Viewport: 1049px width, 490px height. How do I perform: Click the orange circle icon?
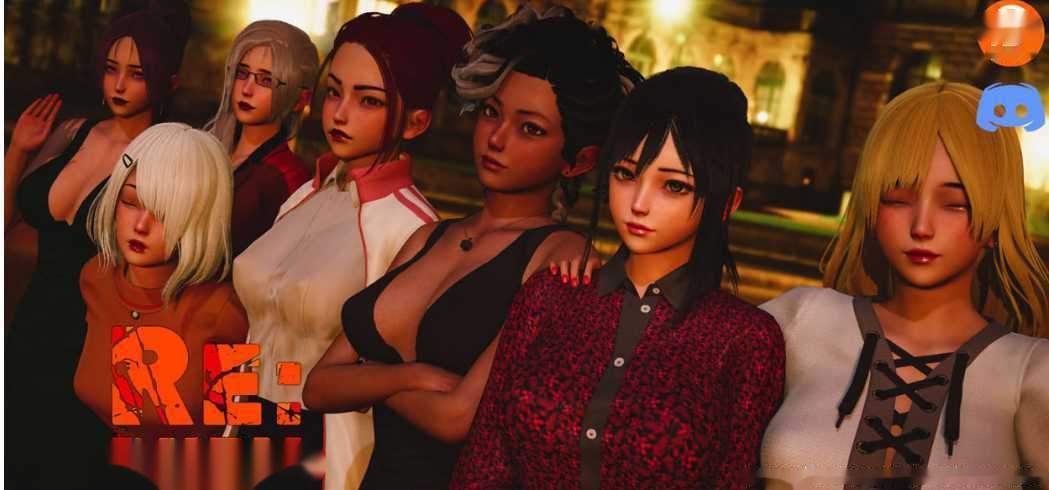point(1010,32)
